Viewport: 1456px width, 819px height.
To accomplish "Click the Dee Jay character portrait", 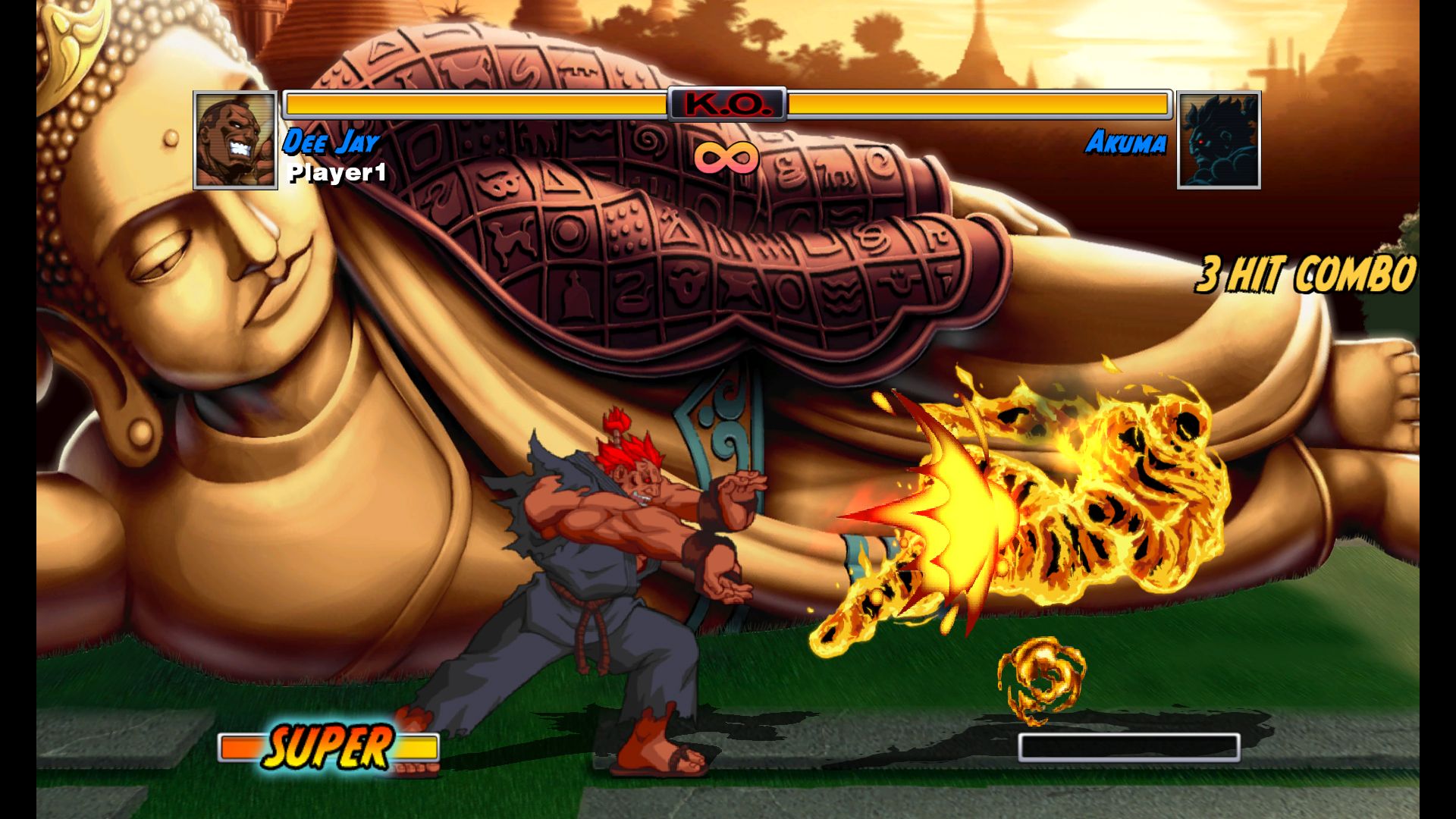I will click(x=235, y=140).
